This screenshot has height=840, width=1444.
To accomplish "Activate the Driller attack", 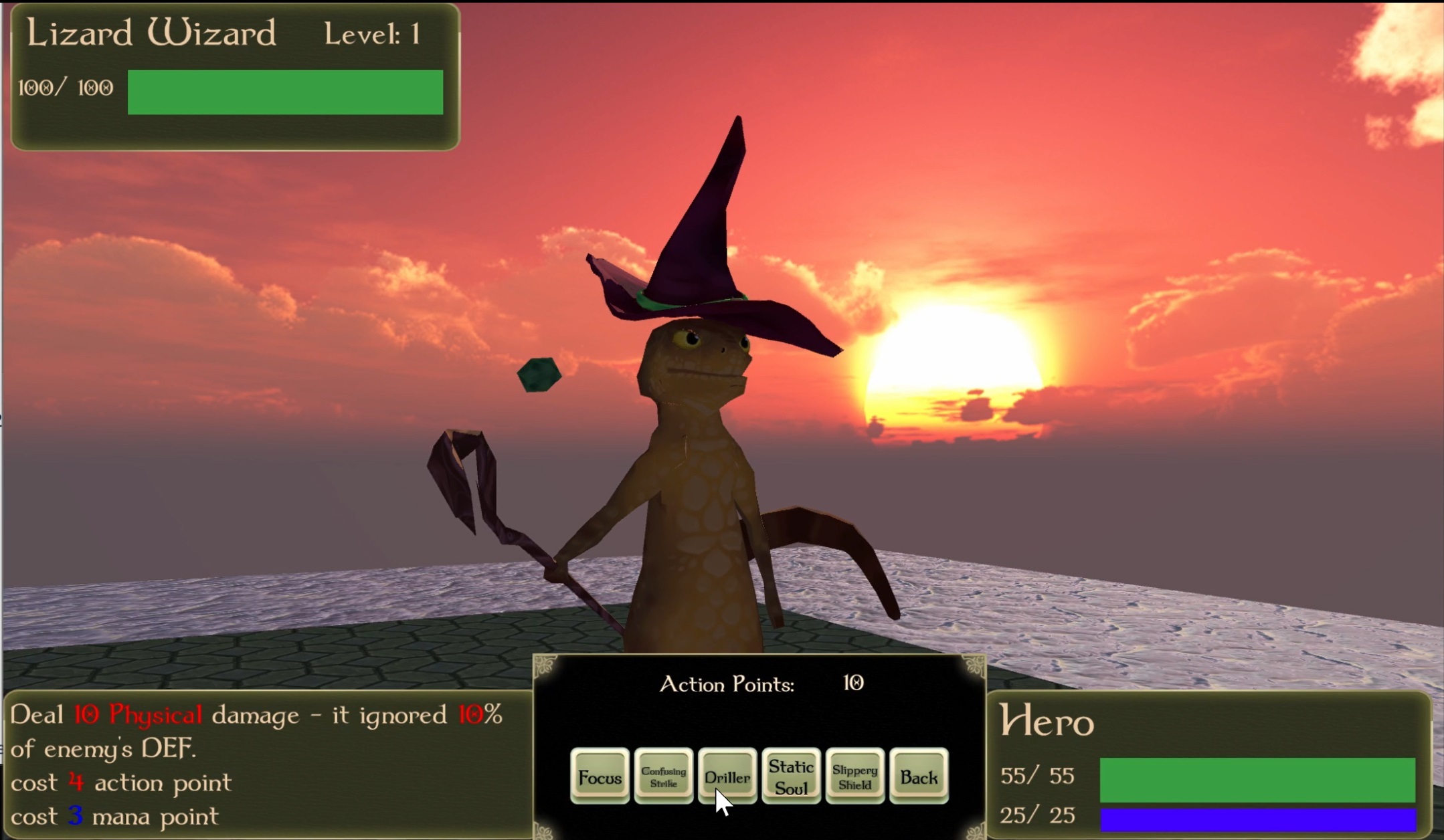I will pyautogui.click(x=727, y=776).
